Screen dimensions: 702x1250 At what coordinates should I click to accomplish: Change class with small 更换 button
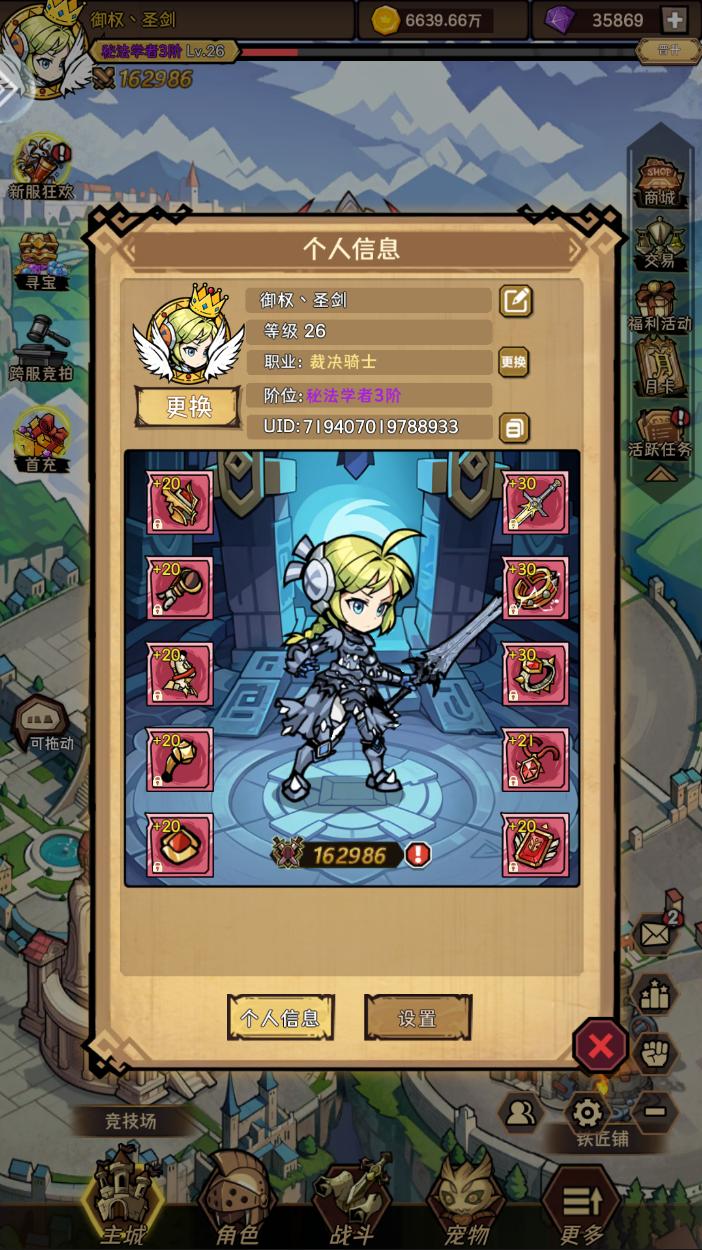tap(513, 362)
